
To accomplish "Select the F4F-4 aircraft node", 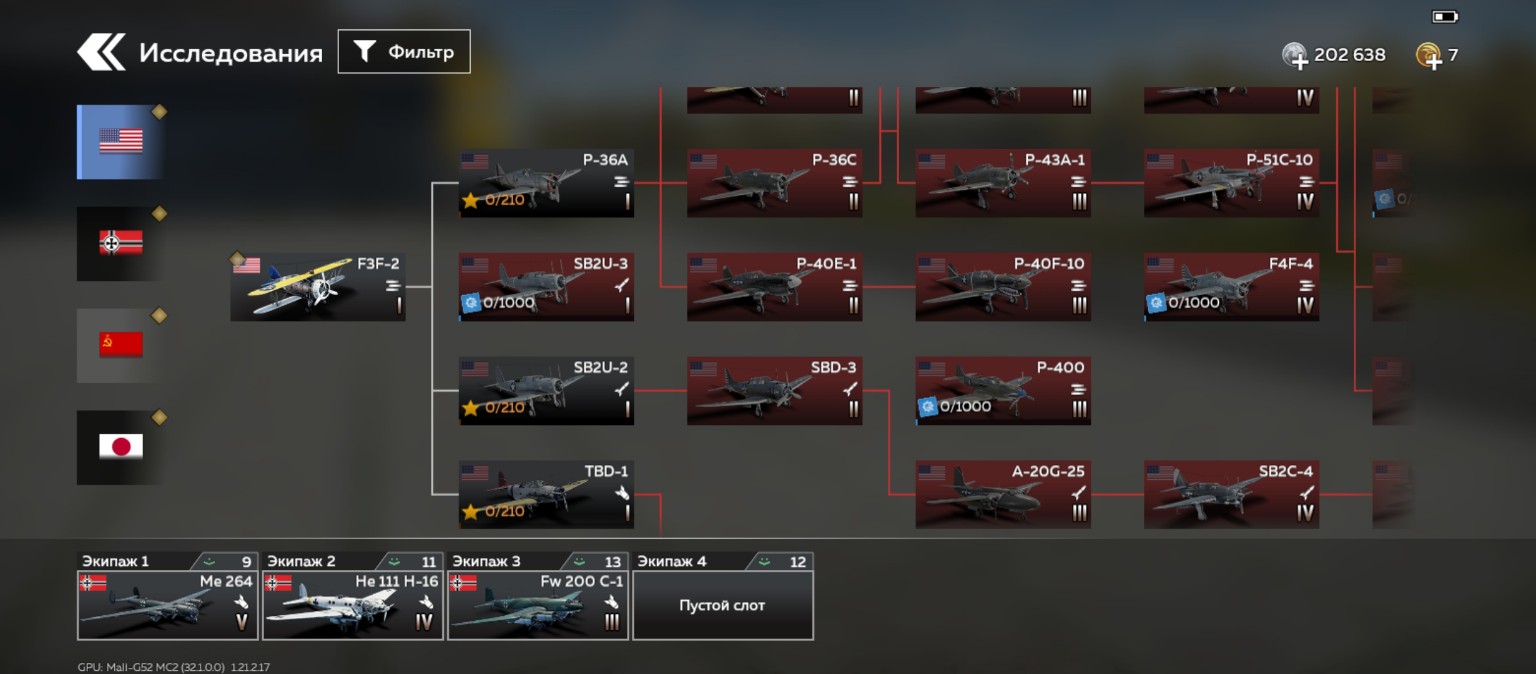I will 1231,287.
